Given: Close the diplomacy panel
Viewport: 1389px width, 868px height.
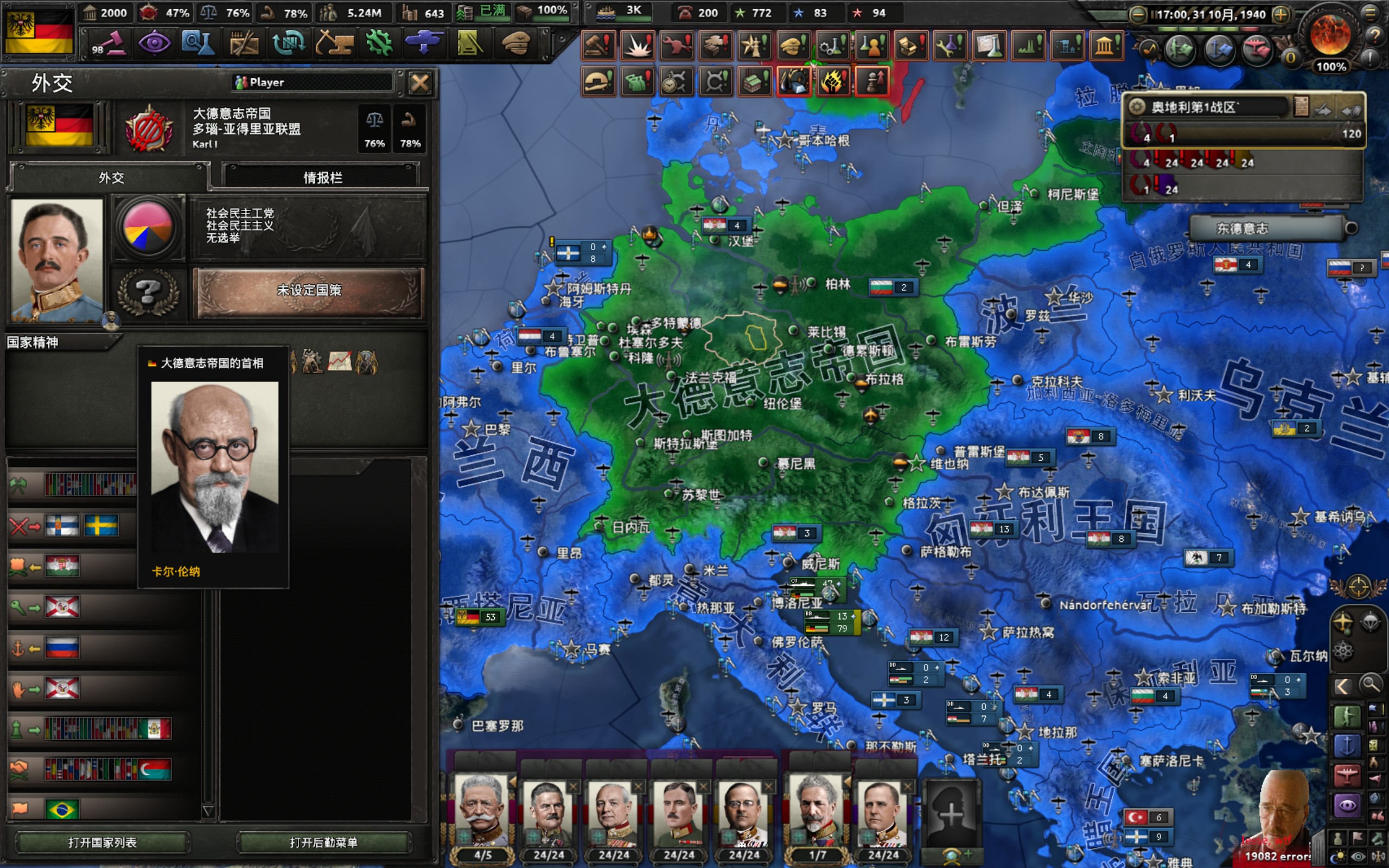Looking at the screenshot, I should coord(419,84).
